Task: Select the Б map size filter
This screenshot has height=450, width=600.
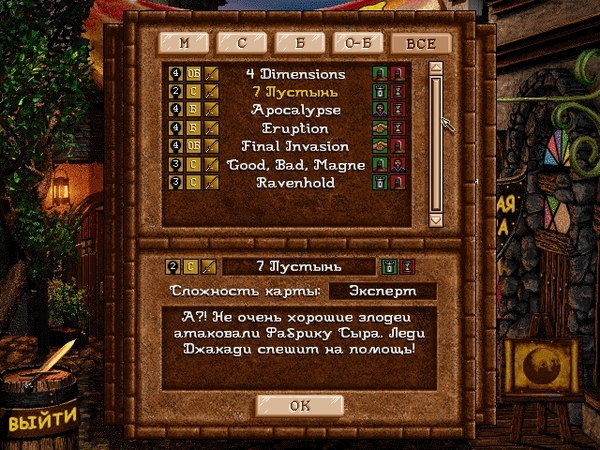Action: pos(301,43)
